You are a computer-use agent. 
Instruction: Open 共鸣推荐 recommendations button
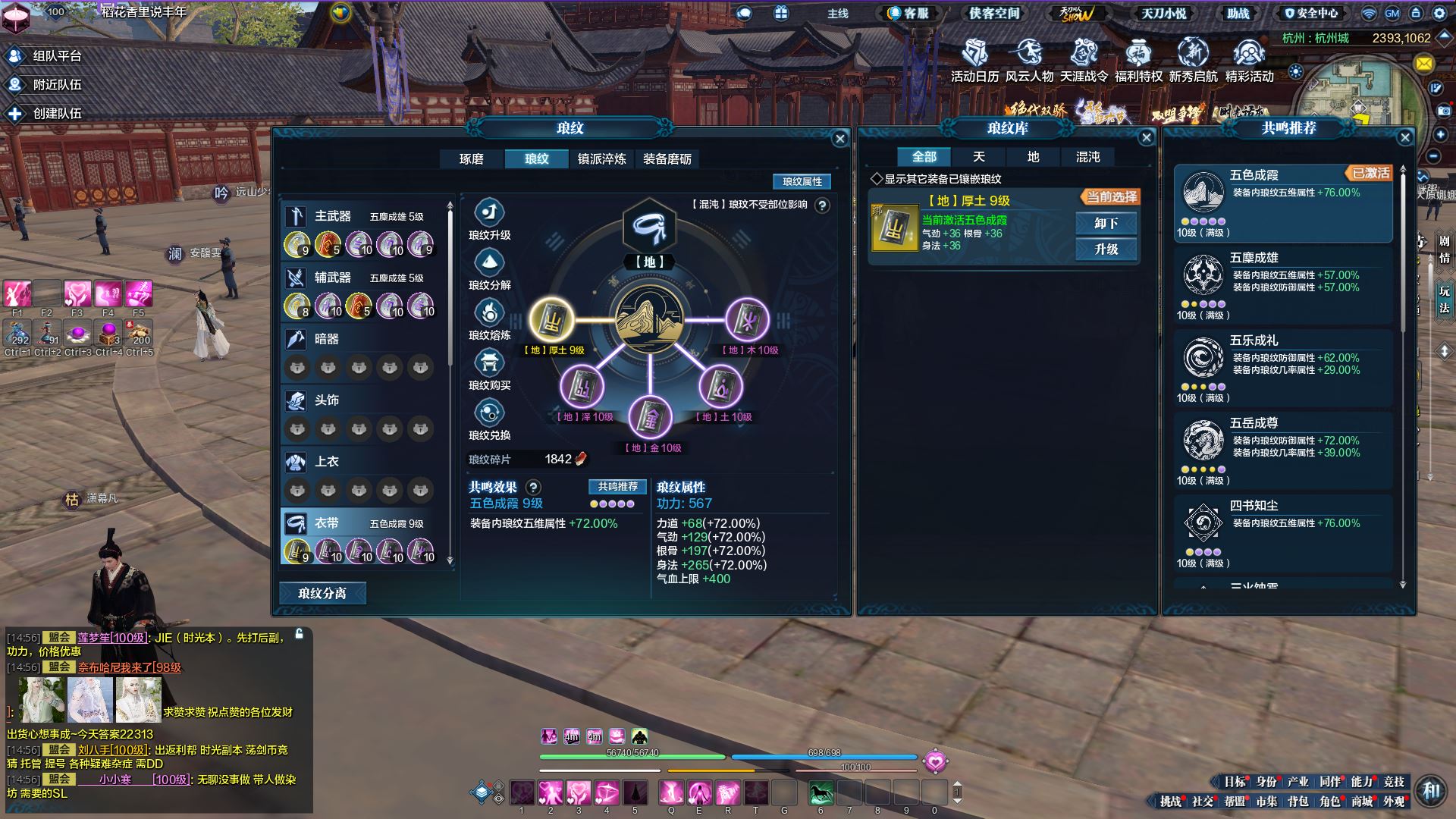(x=617, y=487)
